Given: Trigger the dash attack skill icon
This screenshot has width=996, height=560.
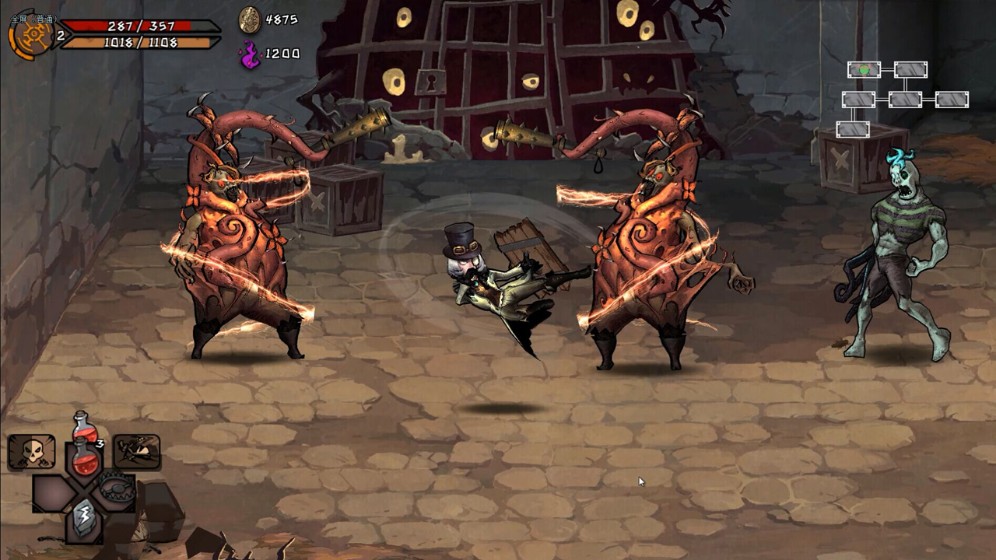Looking at the screenshot, I should point(136,452).
